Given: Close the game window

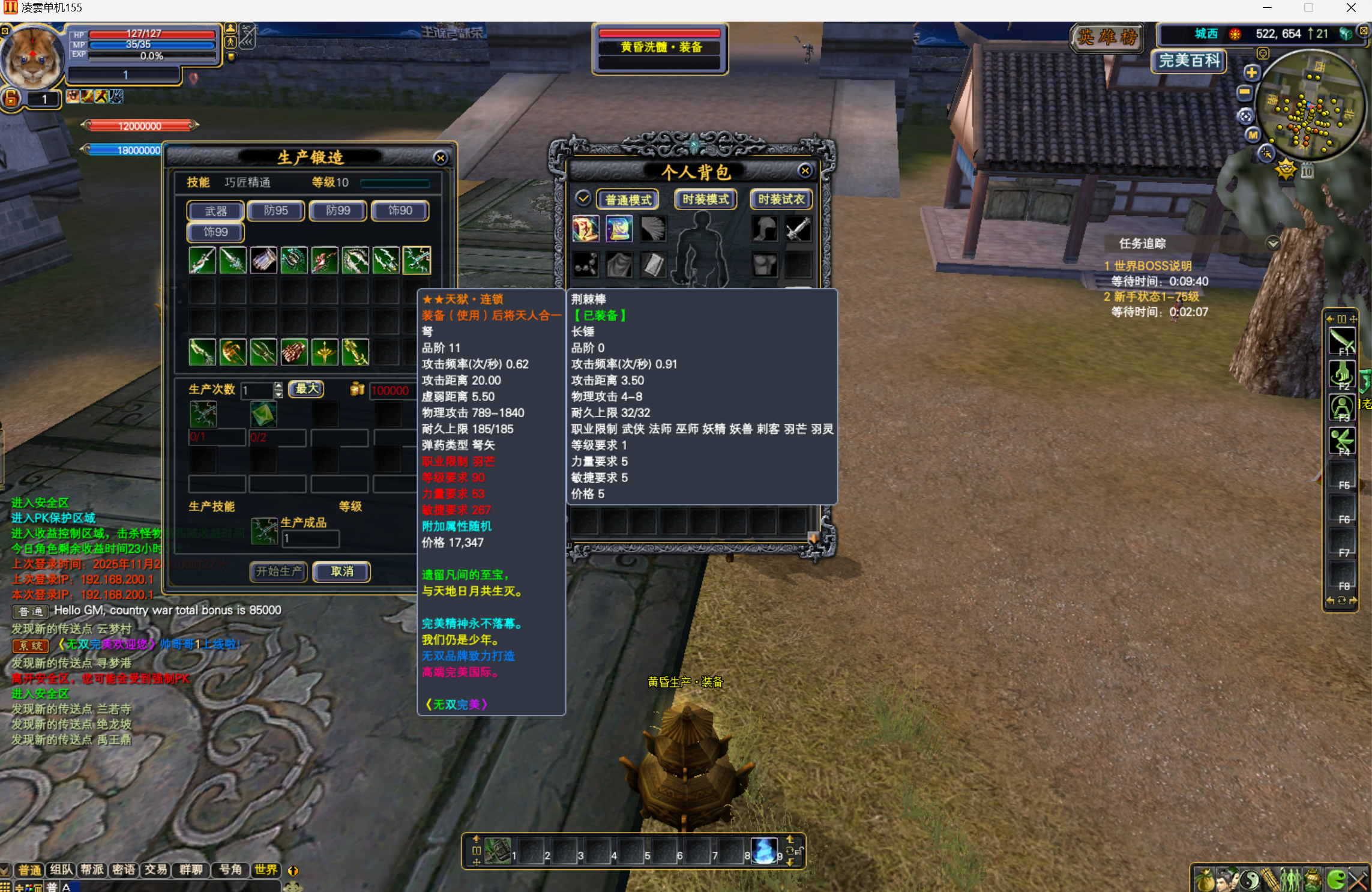Looking at the screenshot, I should [1351, 8].
